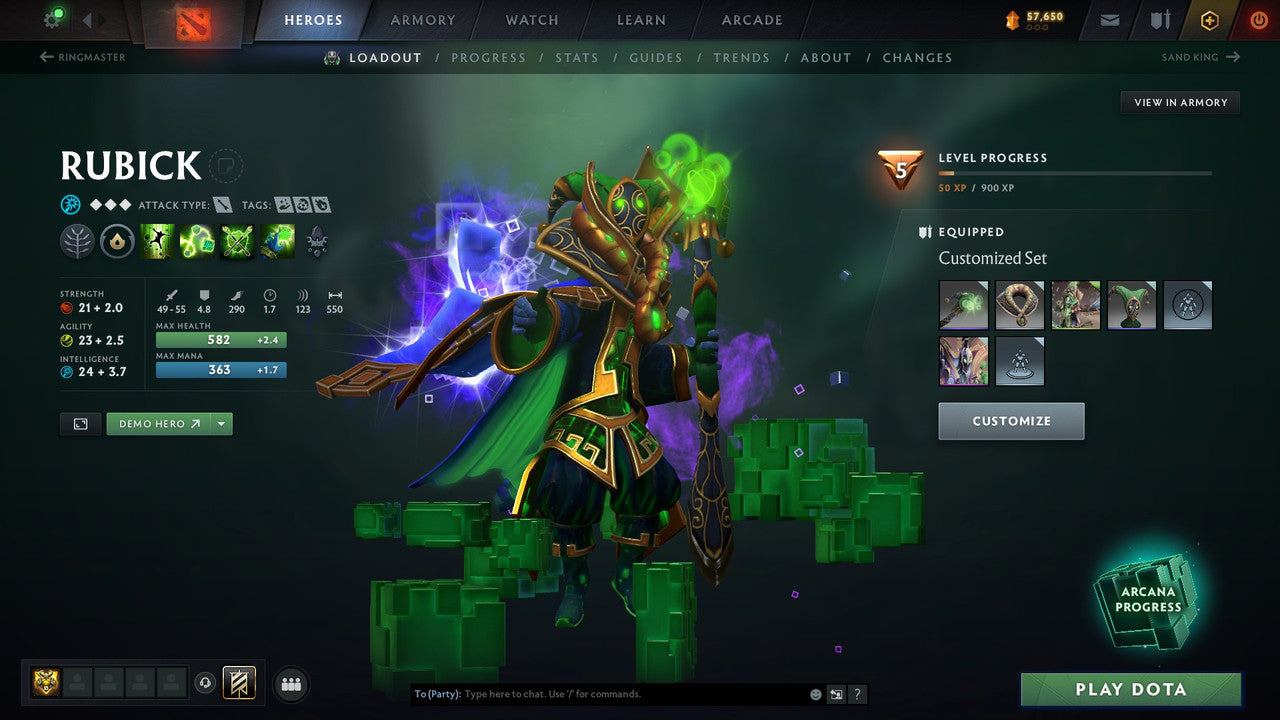Switch to the Stats tab
Viewport: 1280px width, 720px height.
pos(577,57)
